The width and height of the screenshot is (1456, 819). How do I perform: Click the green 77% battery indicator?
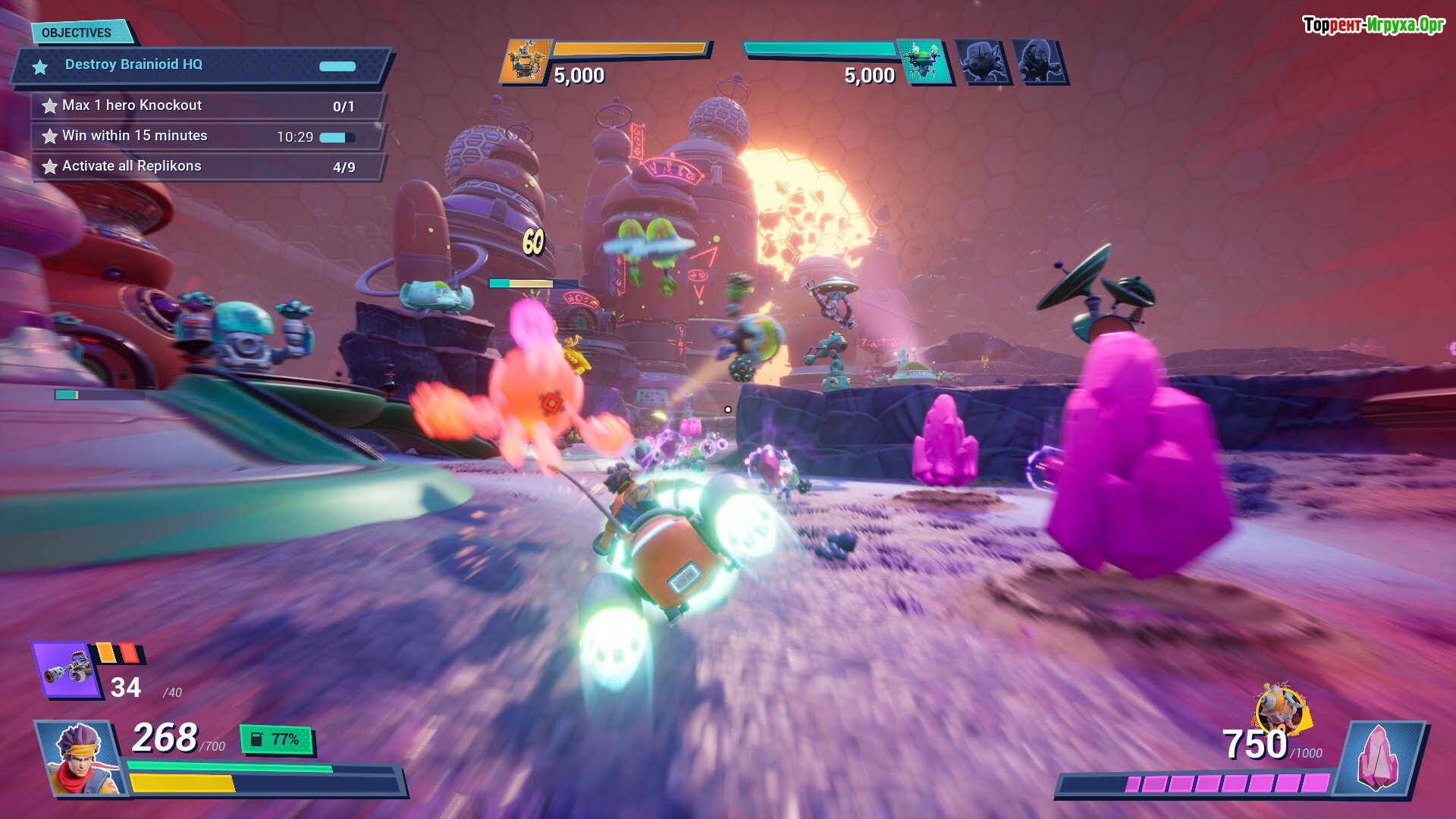(277, 739)
